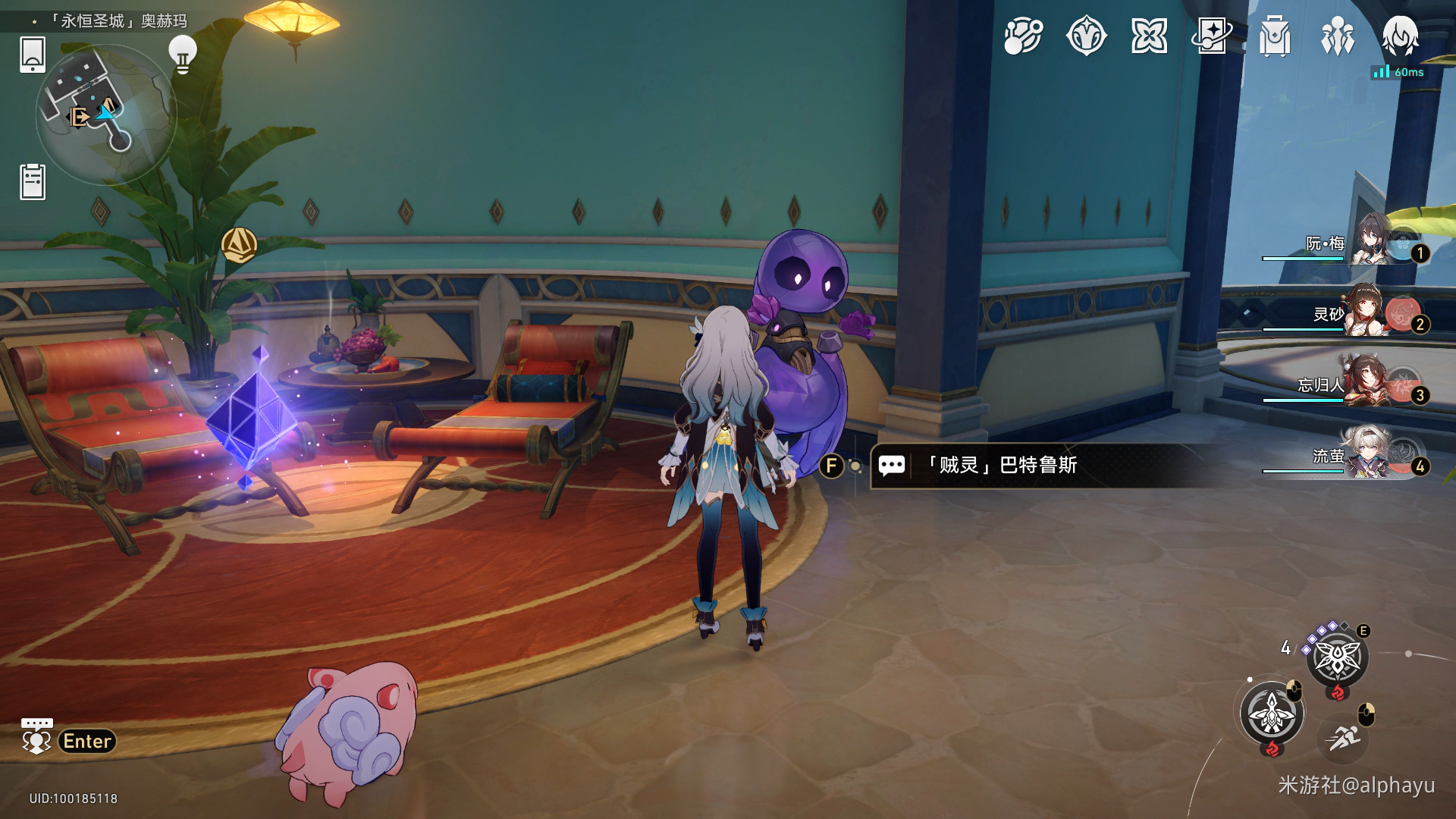Viewport: 1456px width, 819px height.
Task: Activate the technique skill icon
Action: pos(1337,658)
